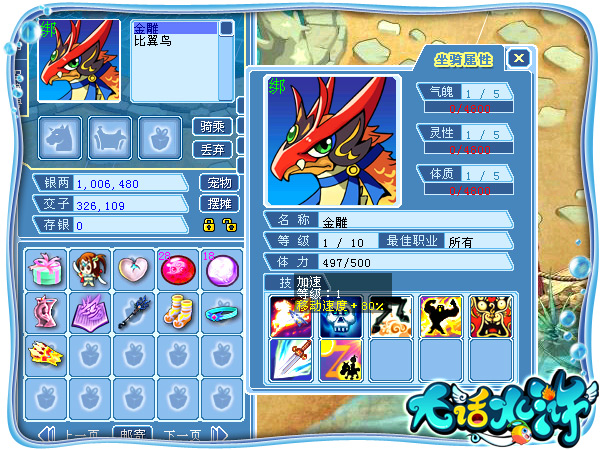The image size is (600, 450).
Task: Select the pink gift box item
Action: (47, 270)
